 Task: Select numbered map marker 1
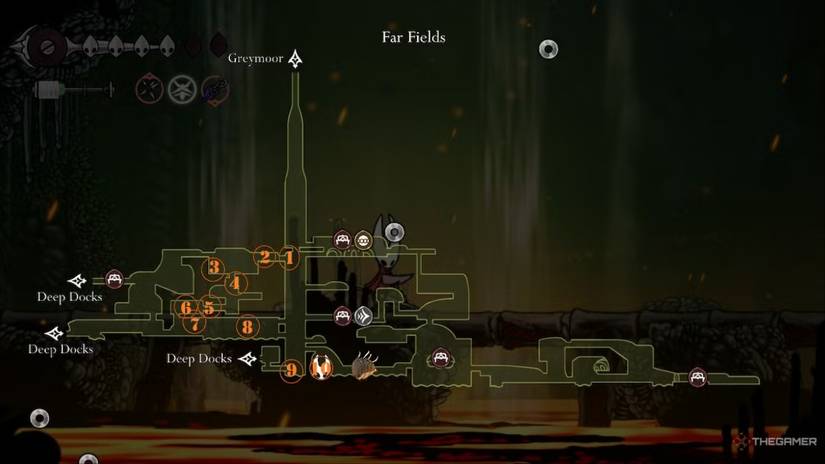pos(289,258)
